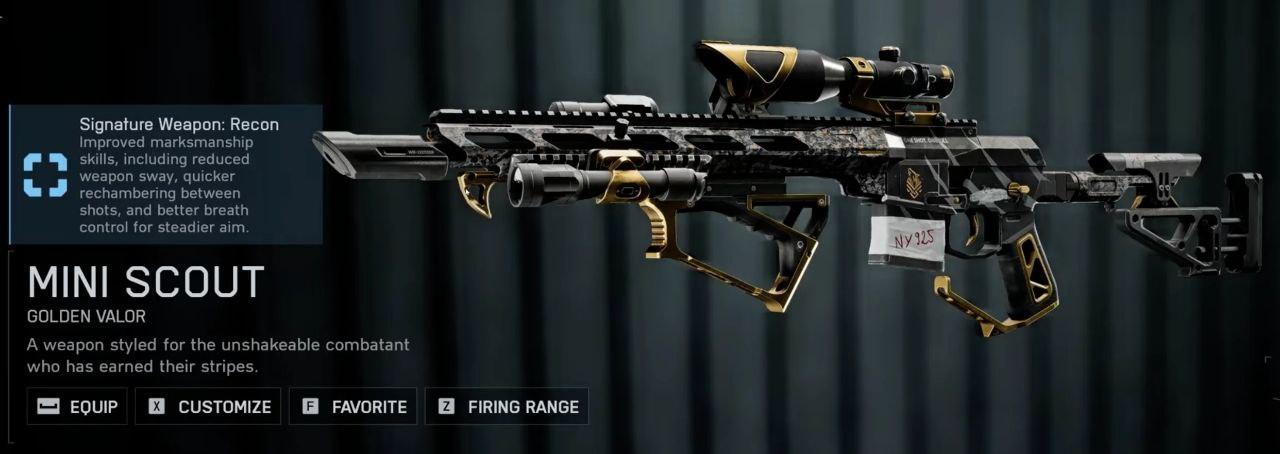Viewport: 1280px width, 454px height.
Task: Open the Customize option
Action: click(x=210, y=407)
